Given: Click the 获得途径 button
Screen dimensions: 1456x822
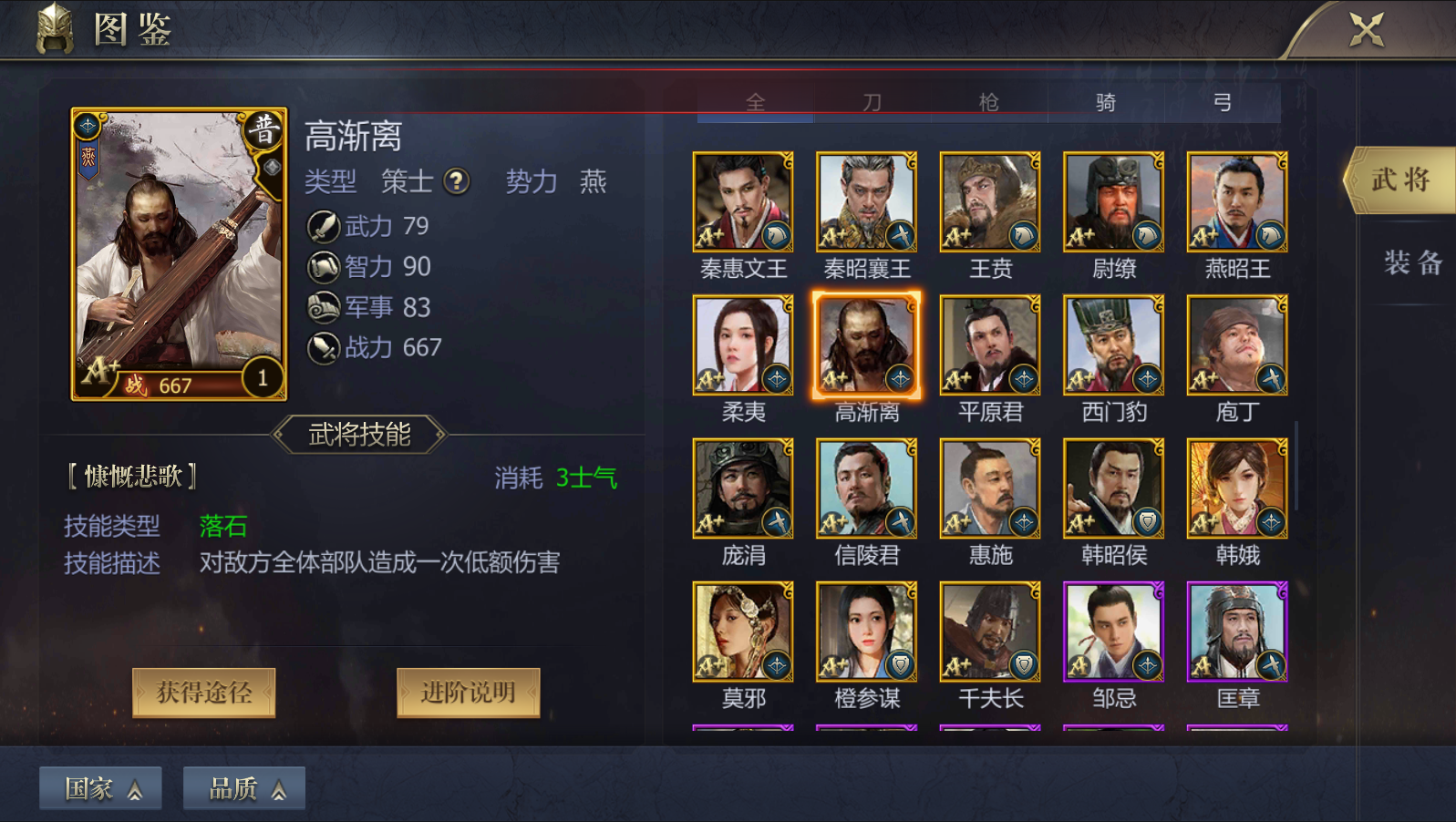Looking at the screenshot, I should [203, 692].
